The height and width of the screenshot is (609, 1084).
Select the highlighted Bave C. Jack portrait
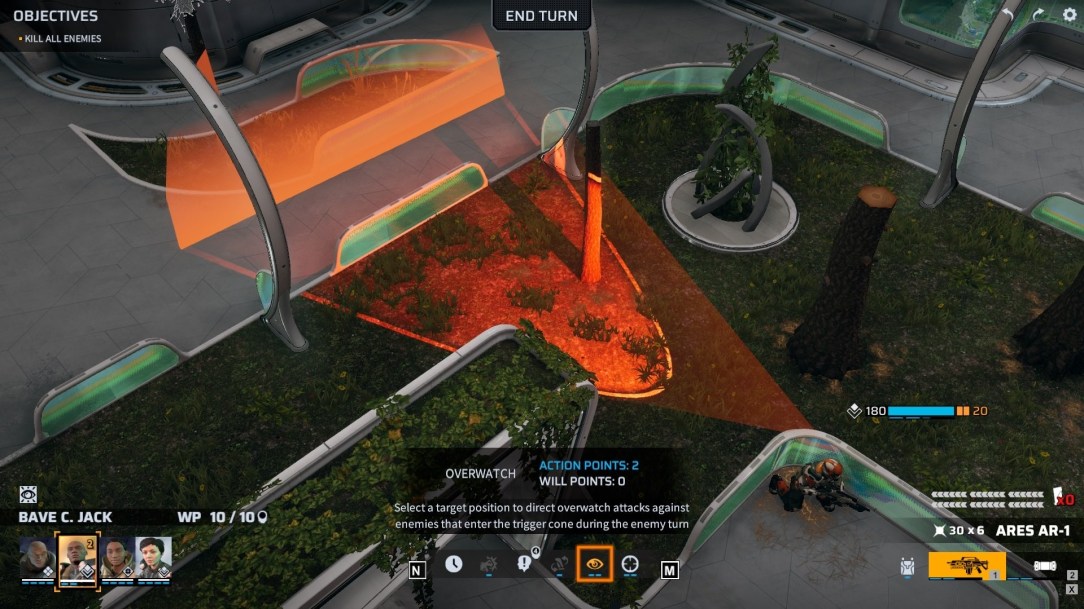77,554
